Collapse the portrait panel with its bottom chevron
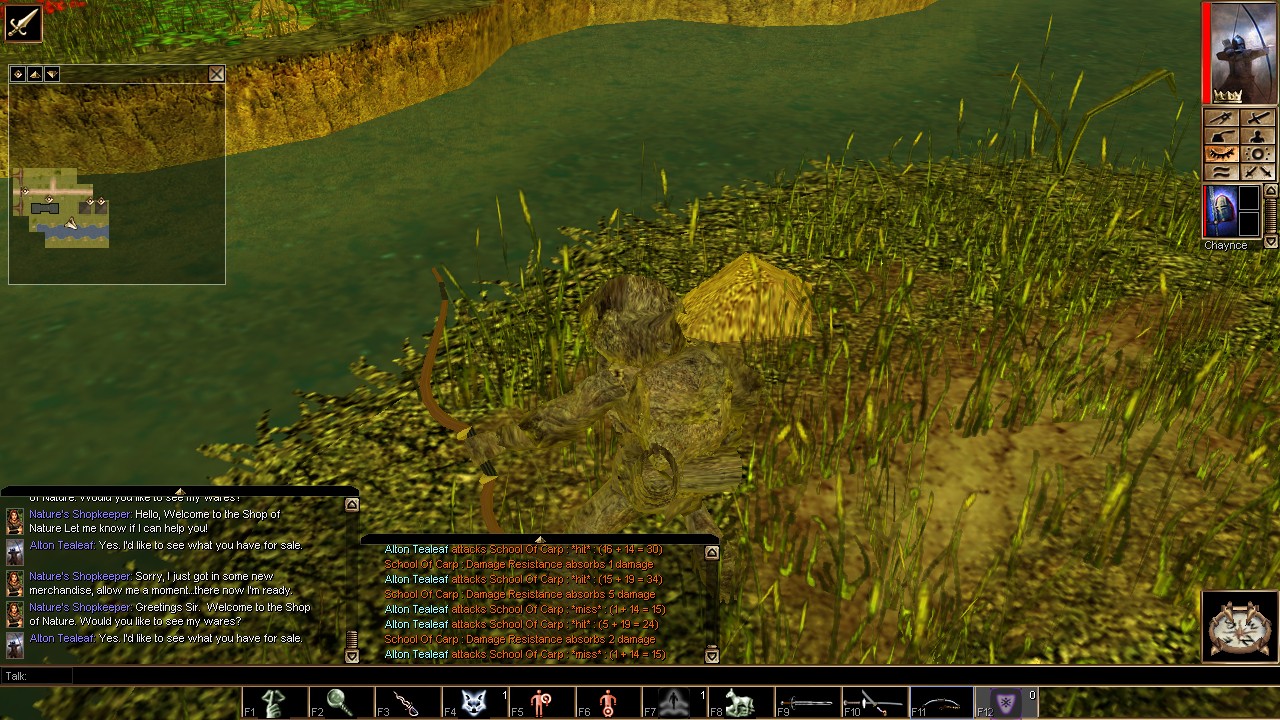Image resolution: width=1280 pixels, height=720 pixels. pyautogui.click(x=1269, y=242)
